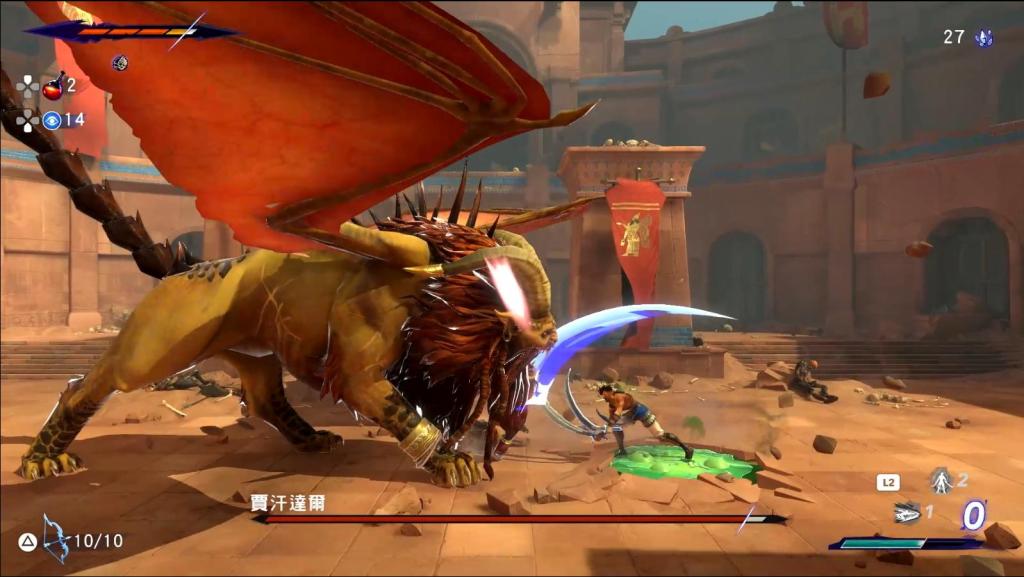Activate the warrior figure Athra surge icon
Screen dimensions: 1024x577
click(940, 481)
